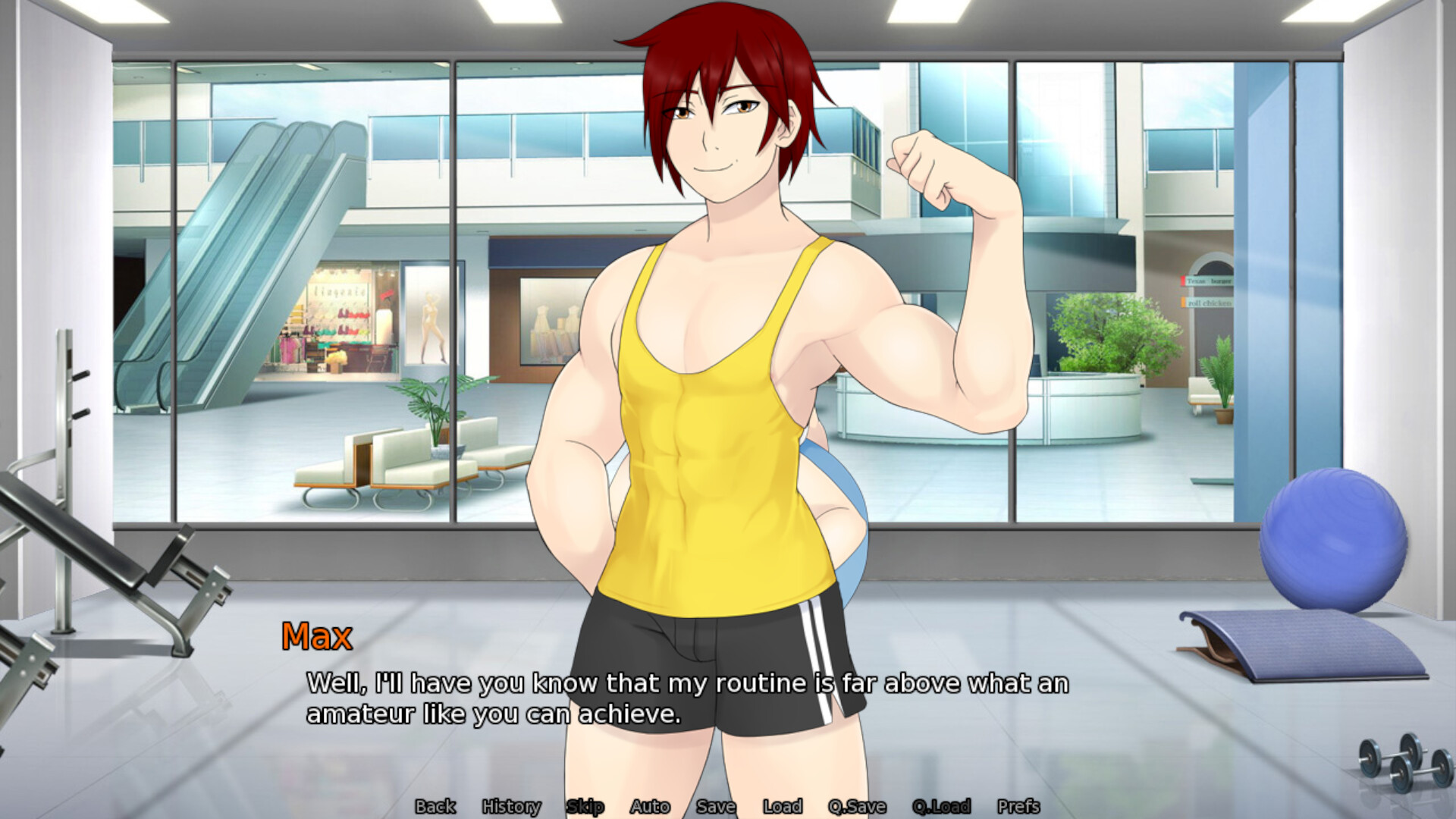
Task: Open the Prefs settings menu
Action: 1019,807
